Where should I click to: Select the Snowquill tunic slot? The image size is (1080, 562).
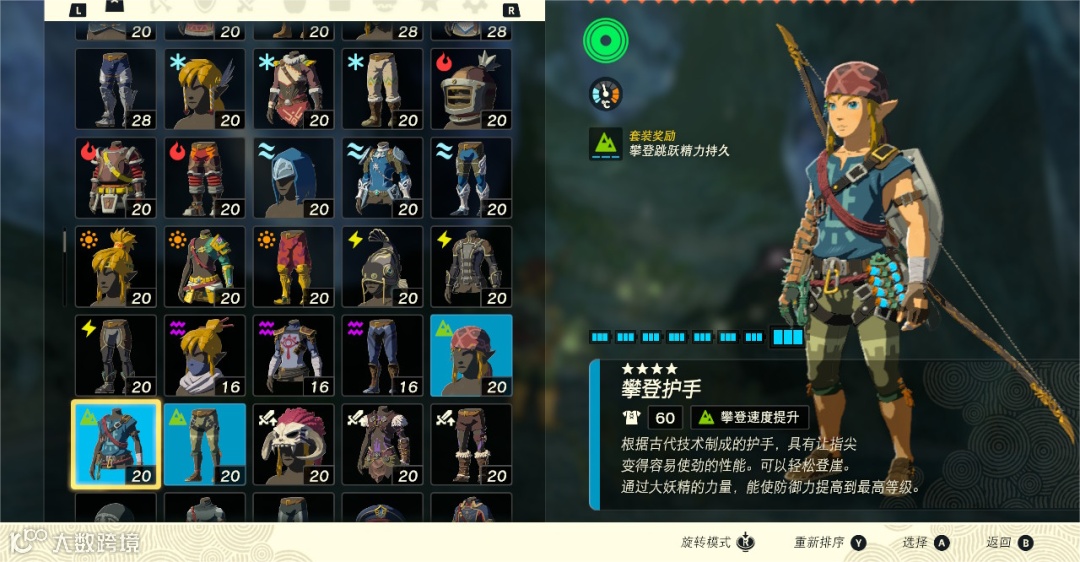pos(293,89)
